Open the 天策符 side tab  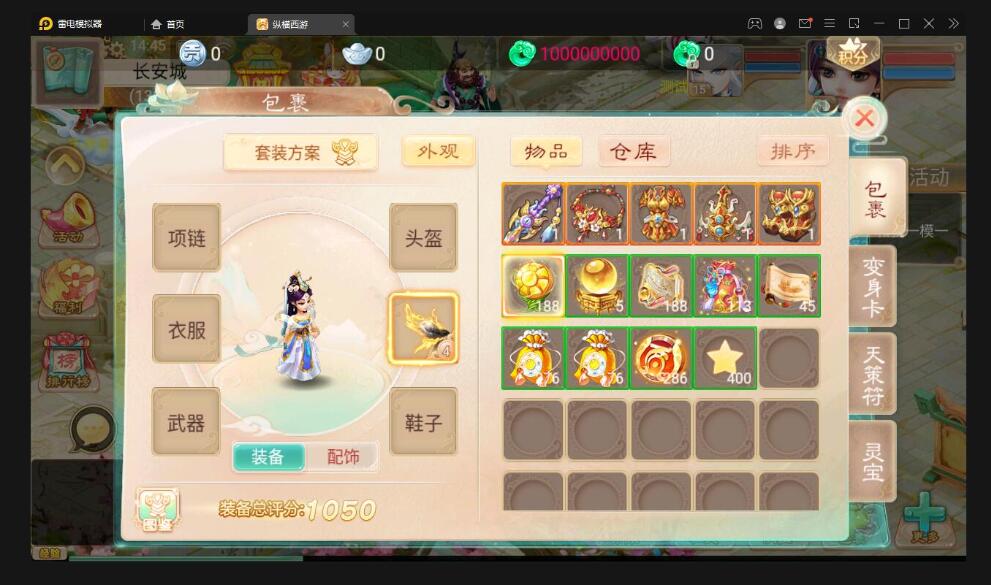tap(873, 373)
